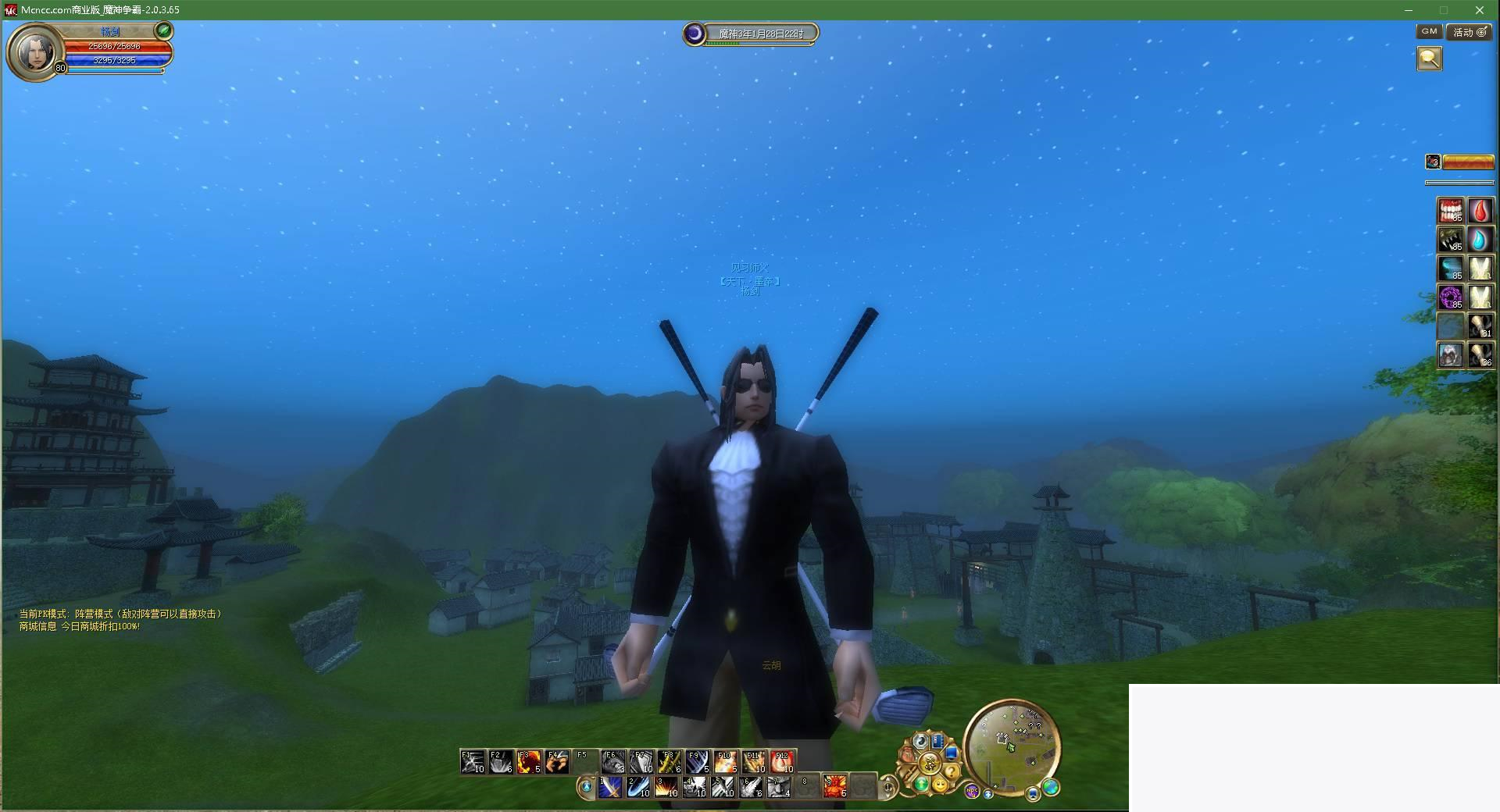Viewport: 1500px width, 812px height.
Task: Open the smiley face emote button
Action: [941, 784]
